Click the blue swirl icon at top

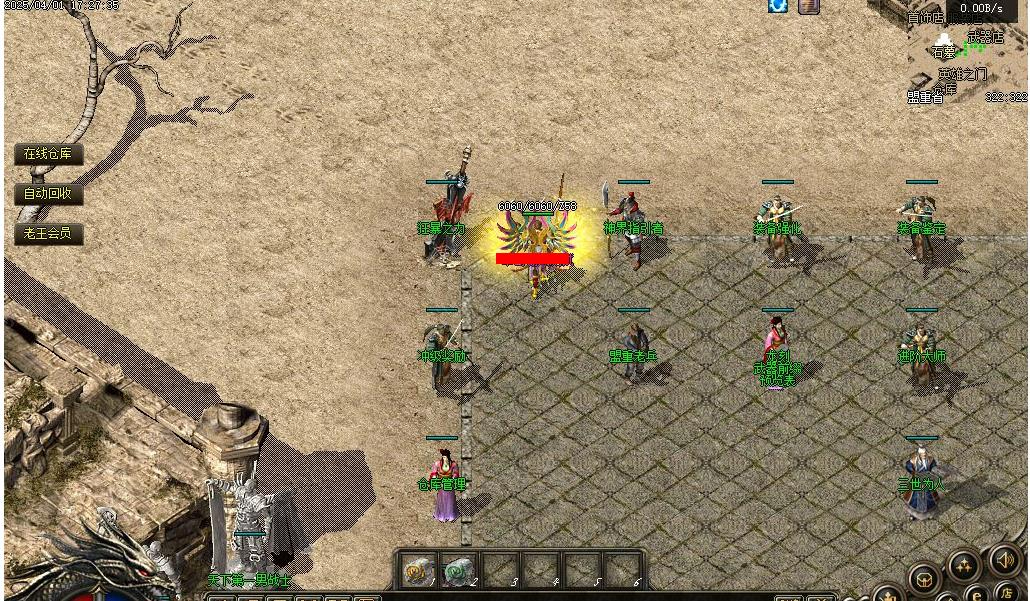(777, 6)
